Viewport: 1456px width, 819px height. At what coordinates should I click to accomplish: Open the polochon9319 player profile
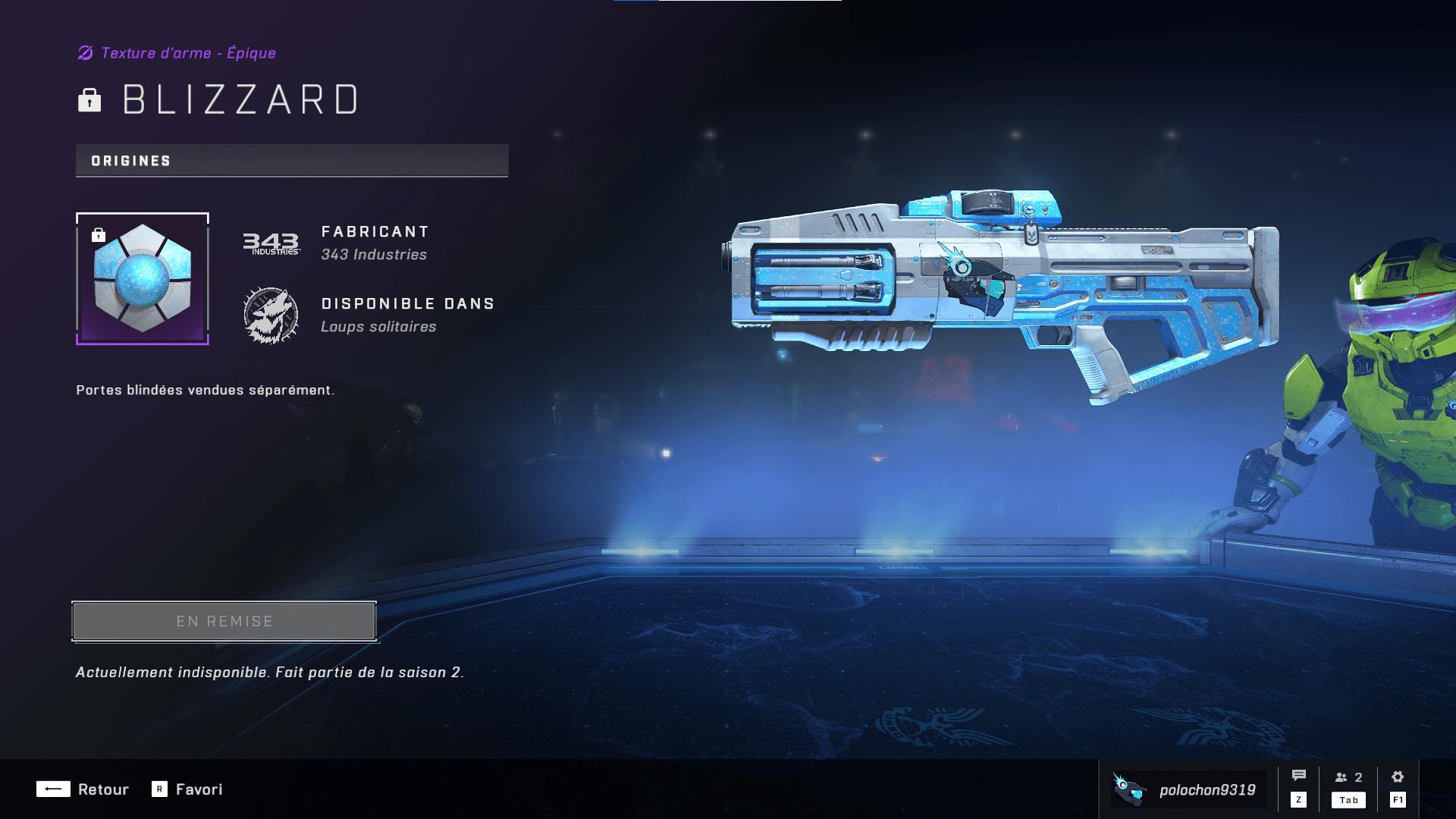pos(1188,789)
